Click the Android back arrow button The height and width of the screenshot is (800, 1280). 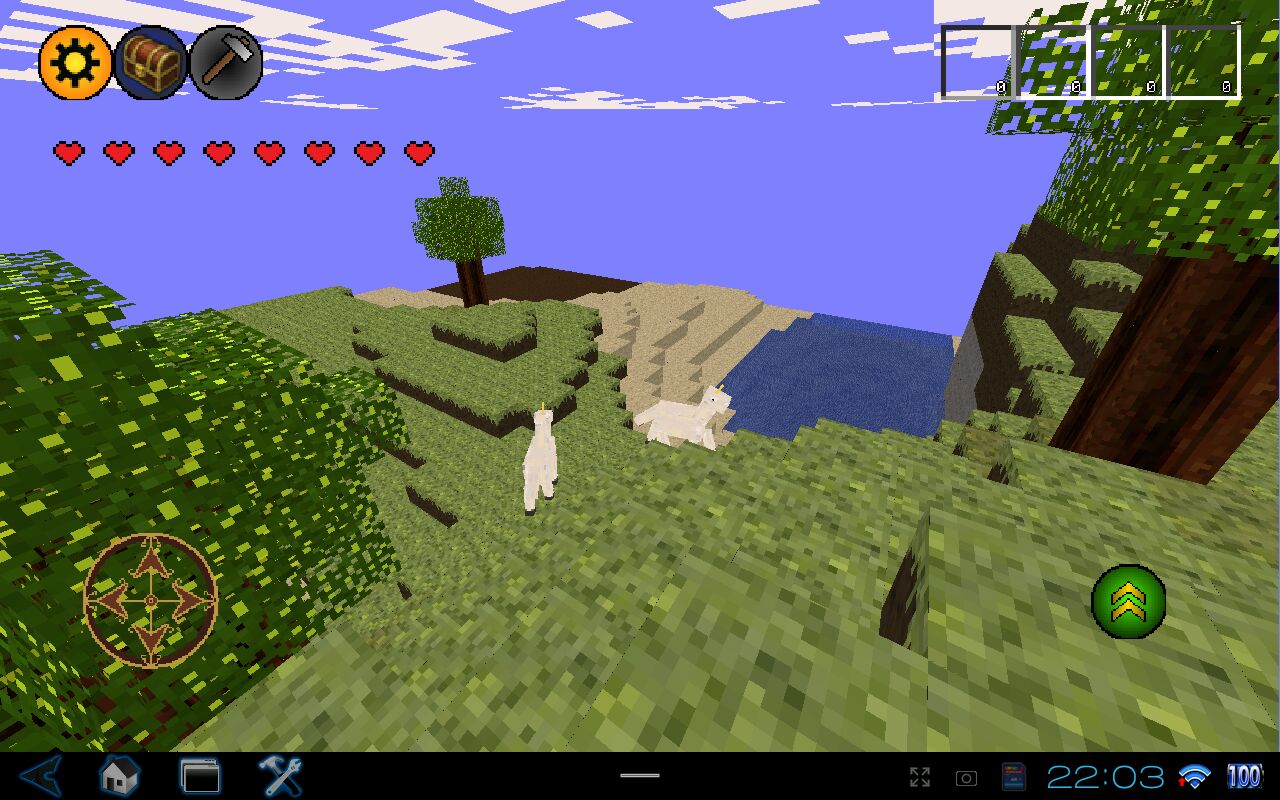tap(42, 776)
